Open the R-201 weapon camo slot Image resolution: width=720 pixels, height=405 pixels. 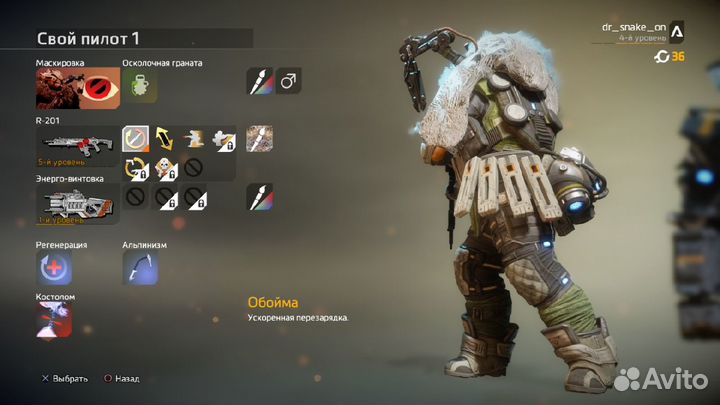pos(258,139)
